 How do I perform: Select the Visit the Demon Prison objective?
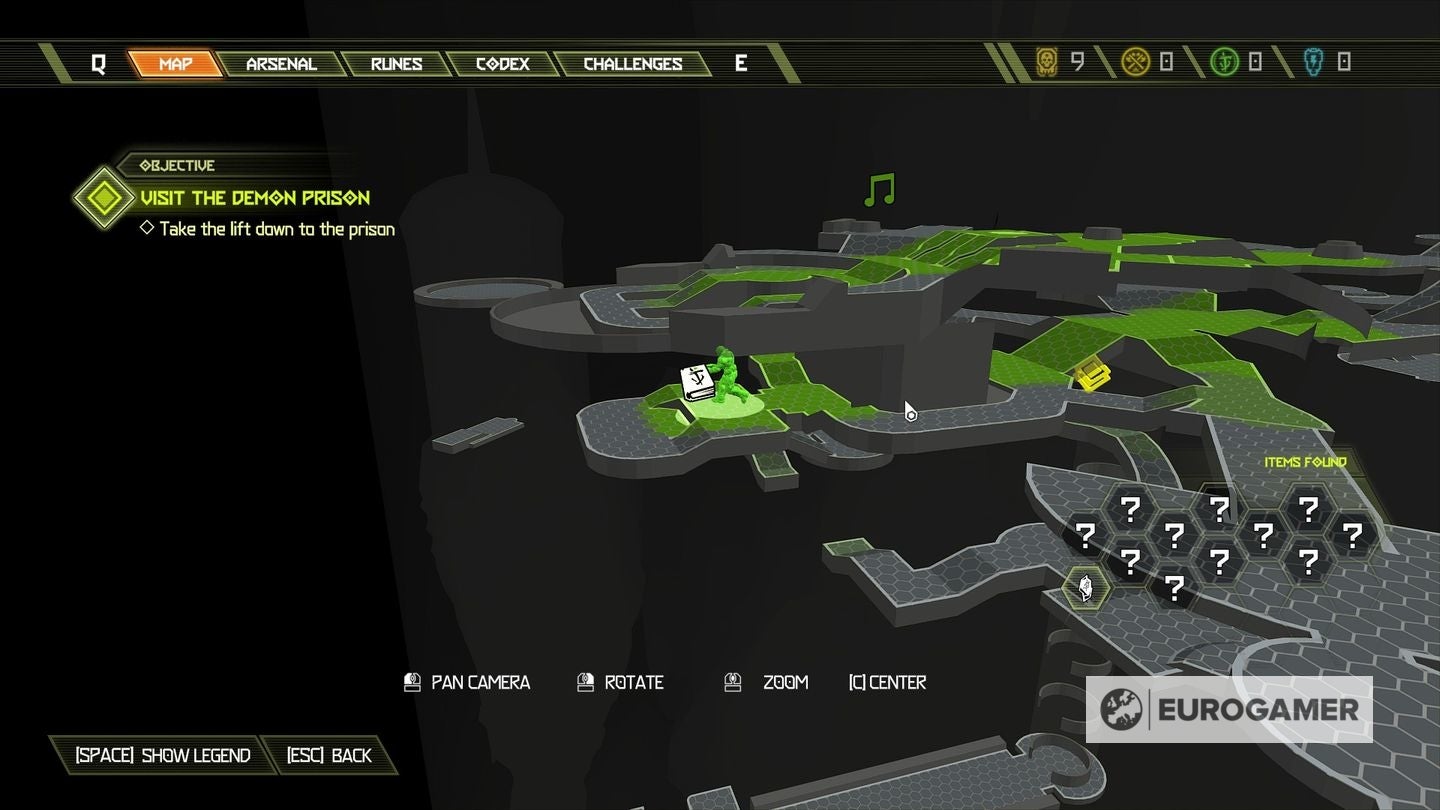pyautogui.click(x=255, y=198)
